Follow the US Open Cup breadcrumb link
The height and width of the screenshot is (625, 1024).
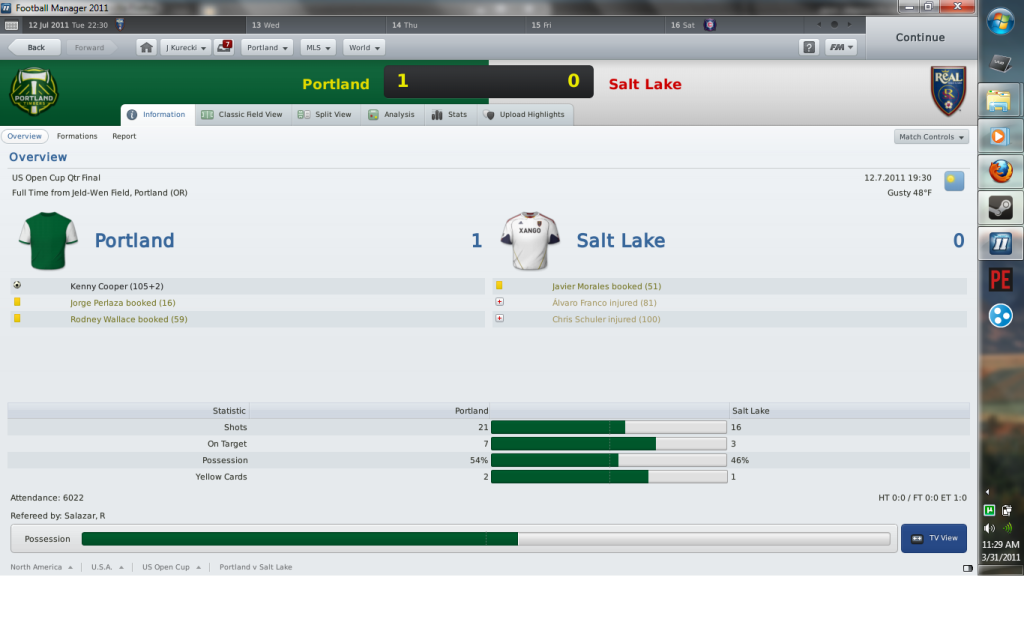coord(165,567)
